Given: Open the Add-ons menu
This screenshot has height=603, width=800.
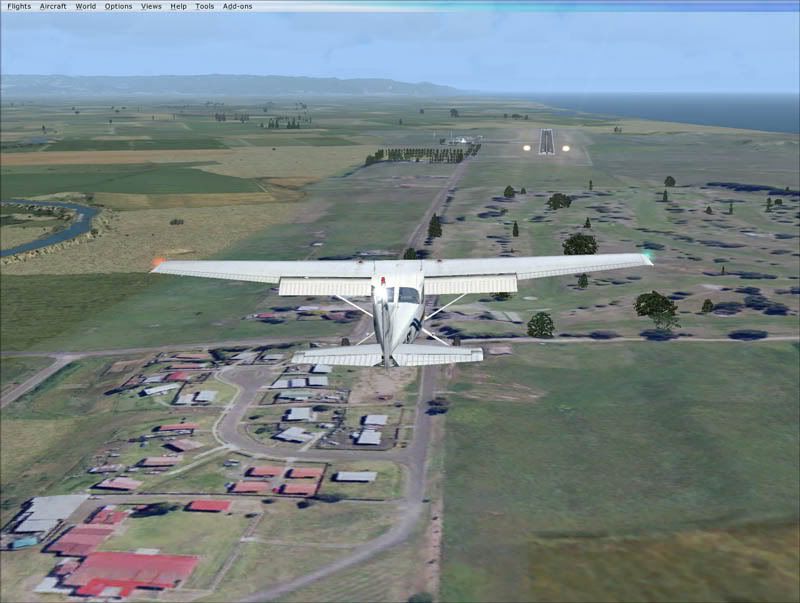Looking at the screenshot, I should 237,6.
